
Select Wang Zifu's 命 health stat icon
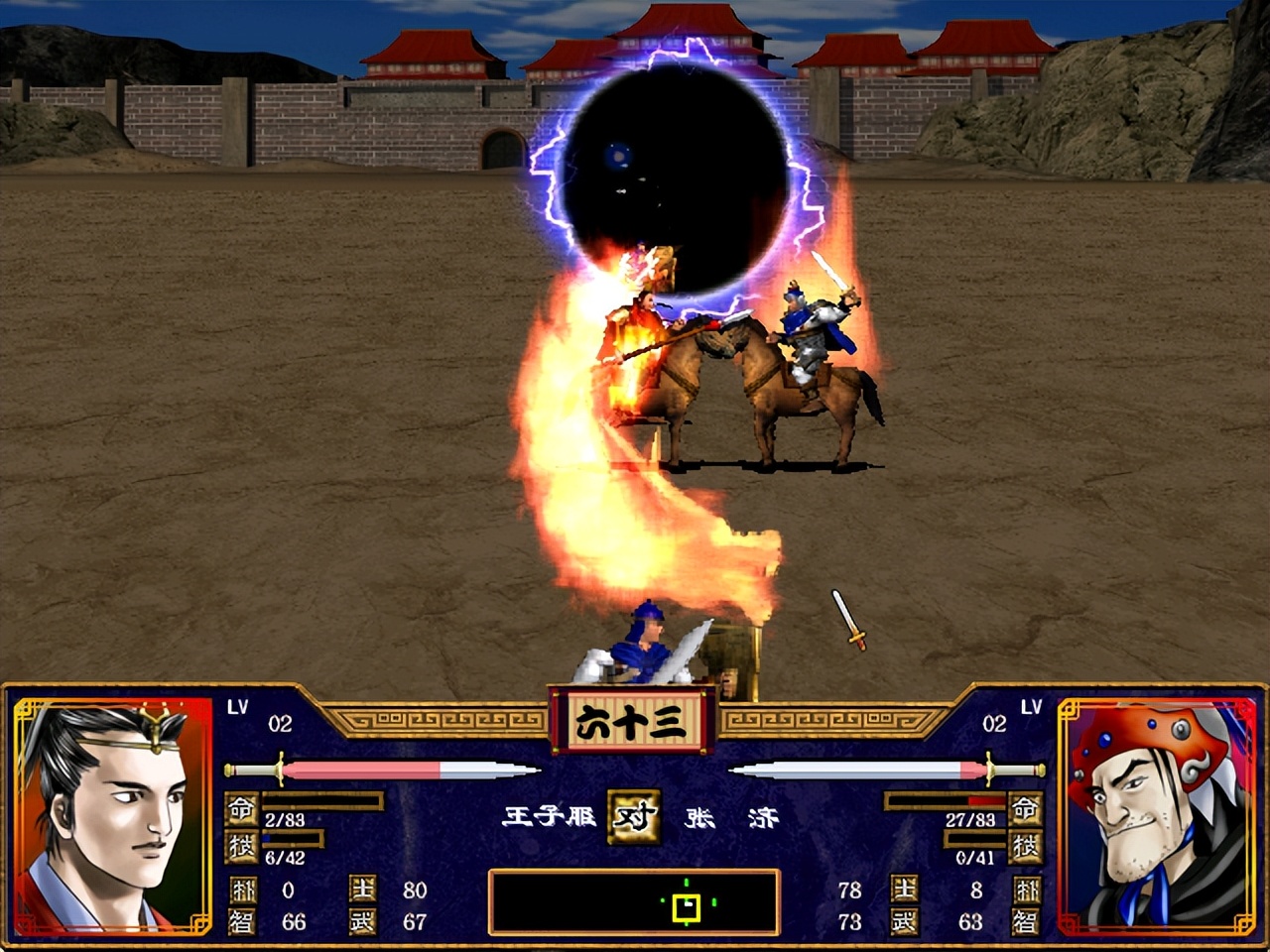tap(241, 808)
